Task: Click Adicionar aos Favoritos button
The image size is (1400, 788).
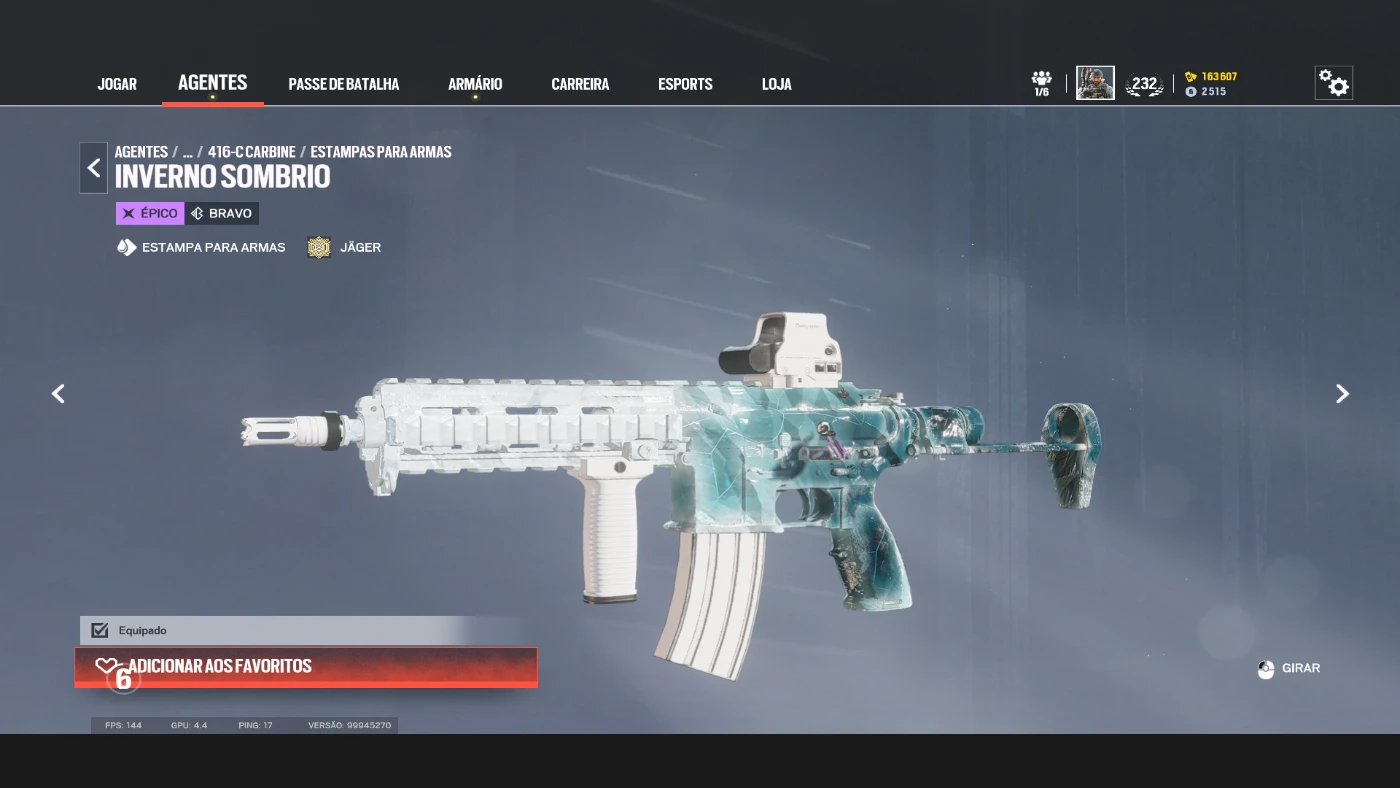Action: (x=306, y=667)
